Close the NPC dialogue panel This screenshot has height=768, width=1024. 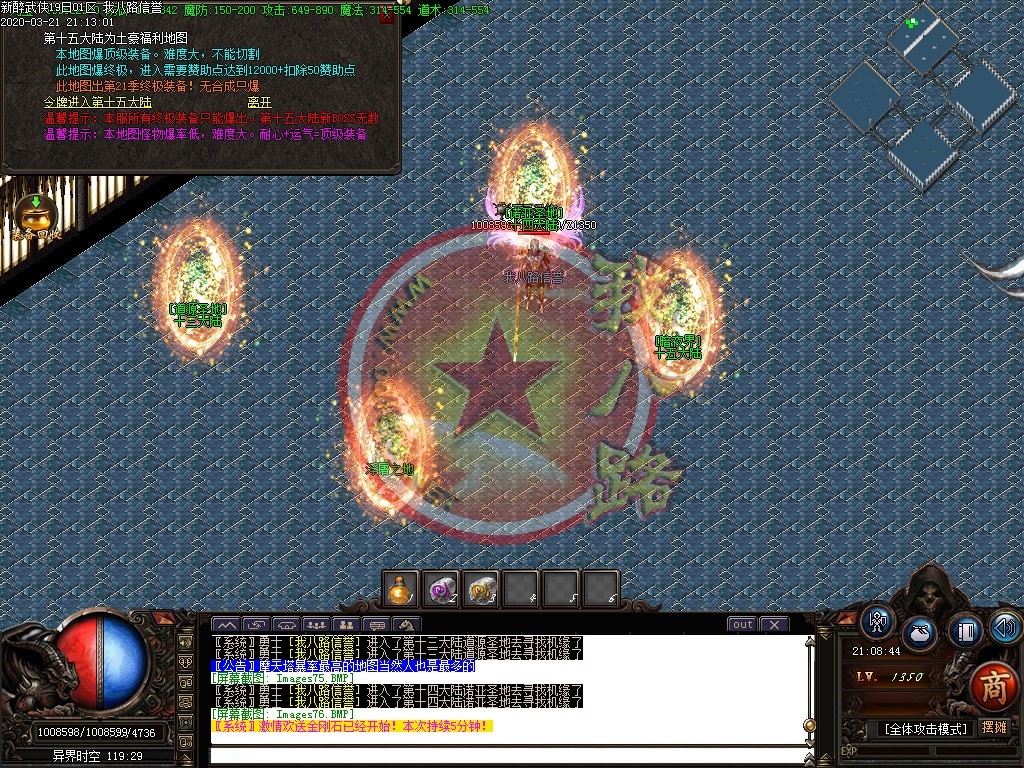click(x=387, y=16)
